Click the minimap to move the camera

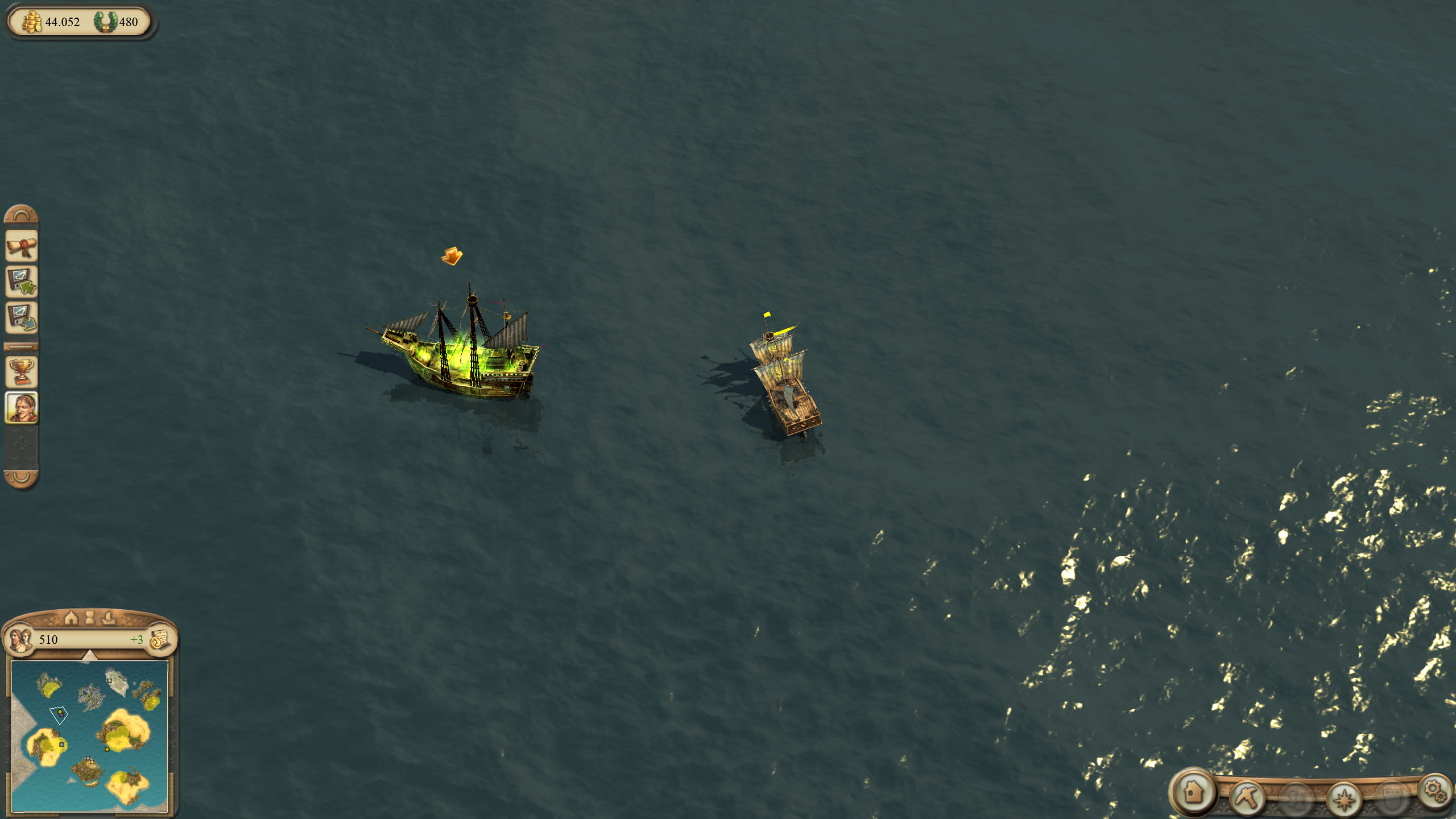tap(90, 736)
